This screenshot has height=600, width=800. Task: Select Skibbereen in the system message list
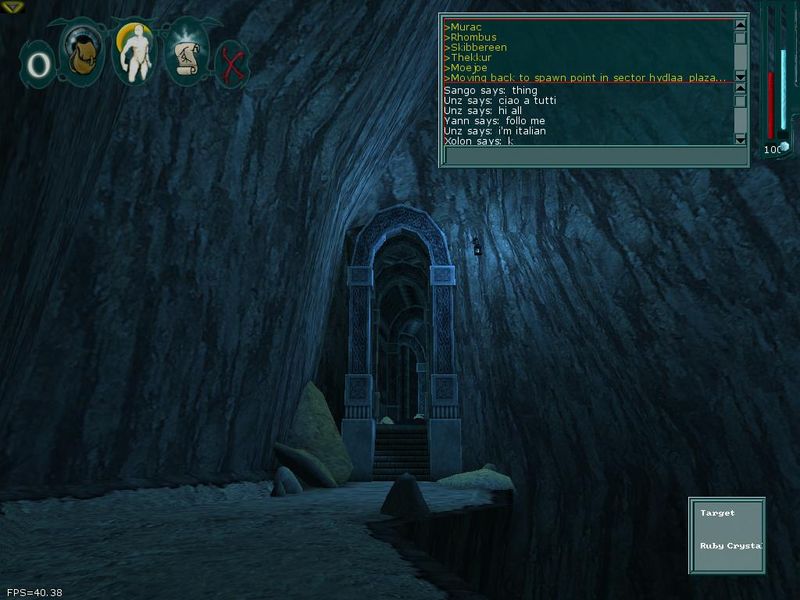pyautogui.click(x=478, y=47)
